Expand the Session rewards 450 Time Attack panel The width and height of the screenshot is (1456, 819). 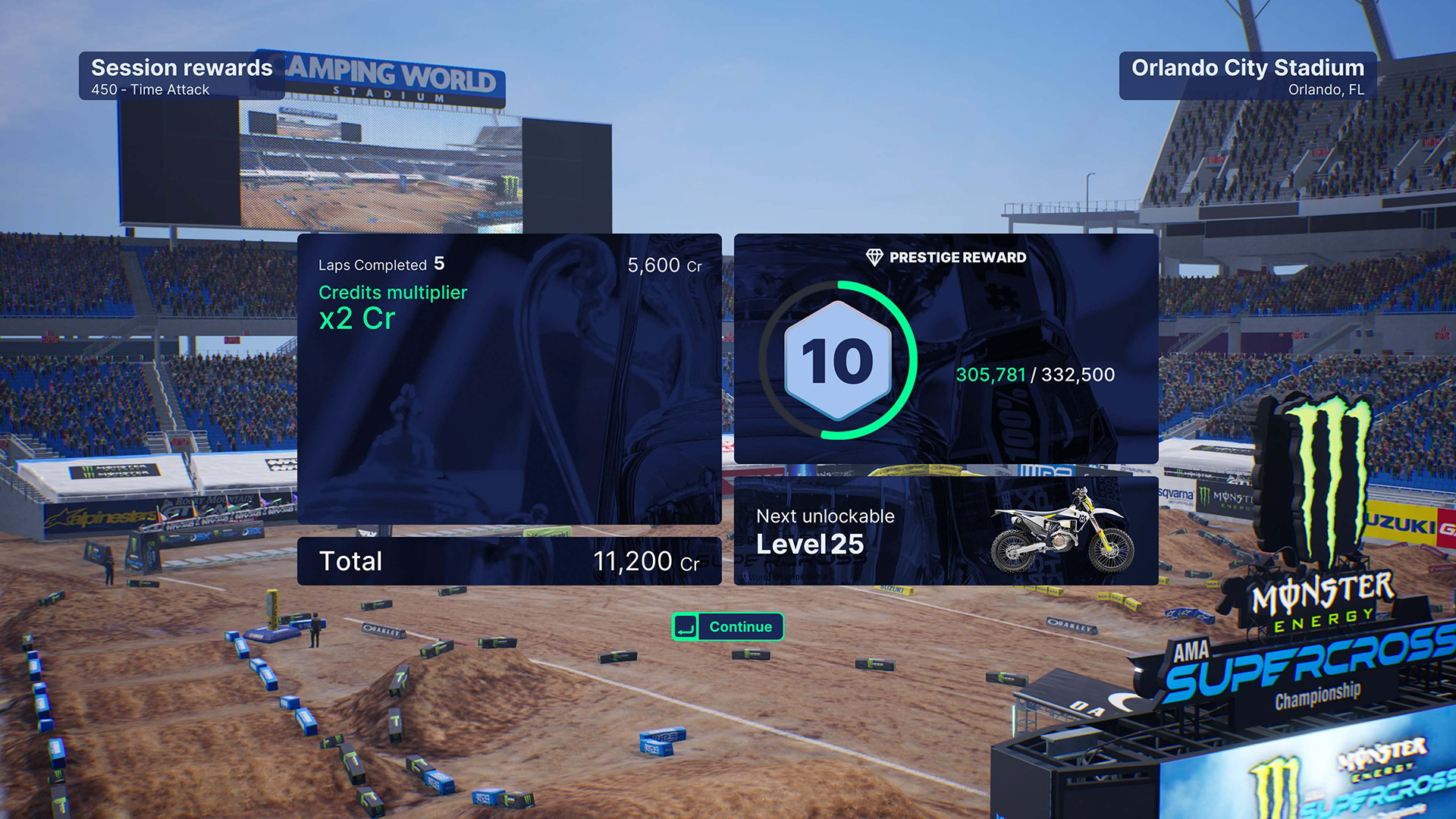point(180,76)
